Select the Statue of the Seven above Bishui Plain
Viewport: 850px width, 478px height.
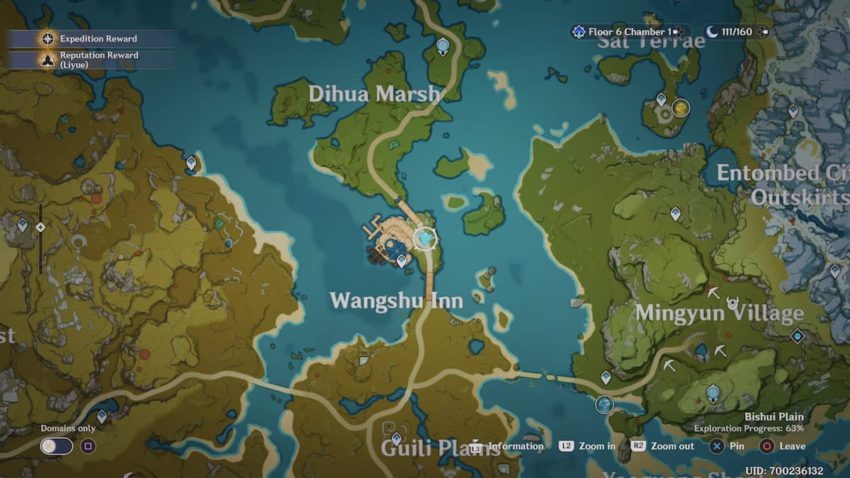713,393
